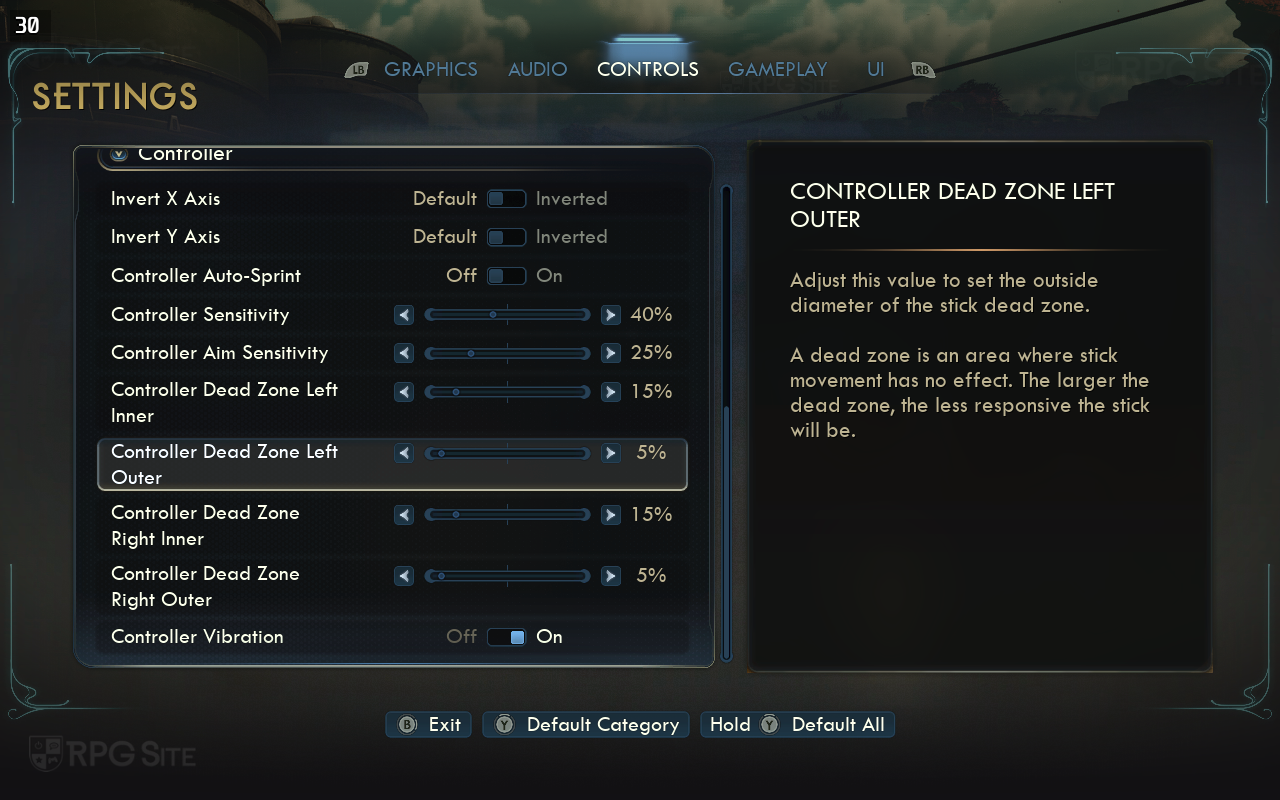The height and width of the screenshot is (800, 1280).
Task: Increase Controller Dead Zone Left Outer value
Action: click(x=610, y=453)
